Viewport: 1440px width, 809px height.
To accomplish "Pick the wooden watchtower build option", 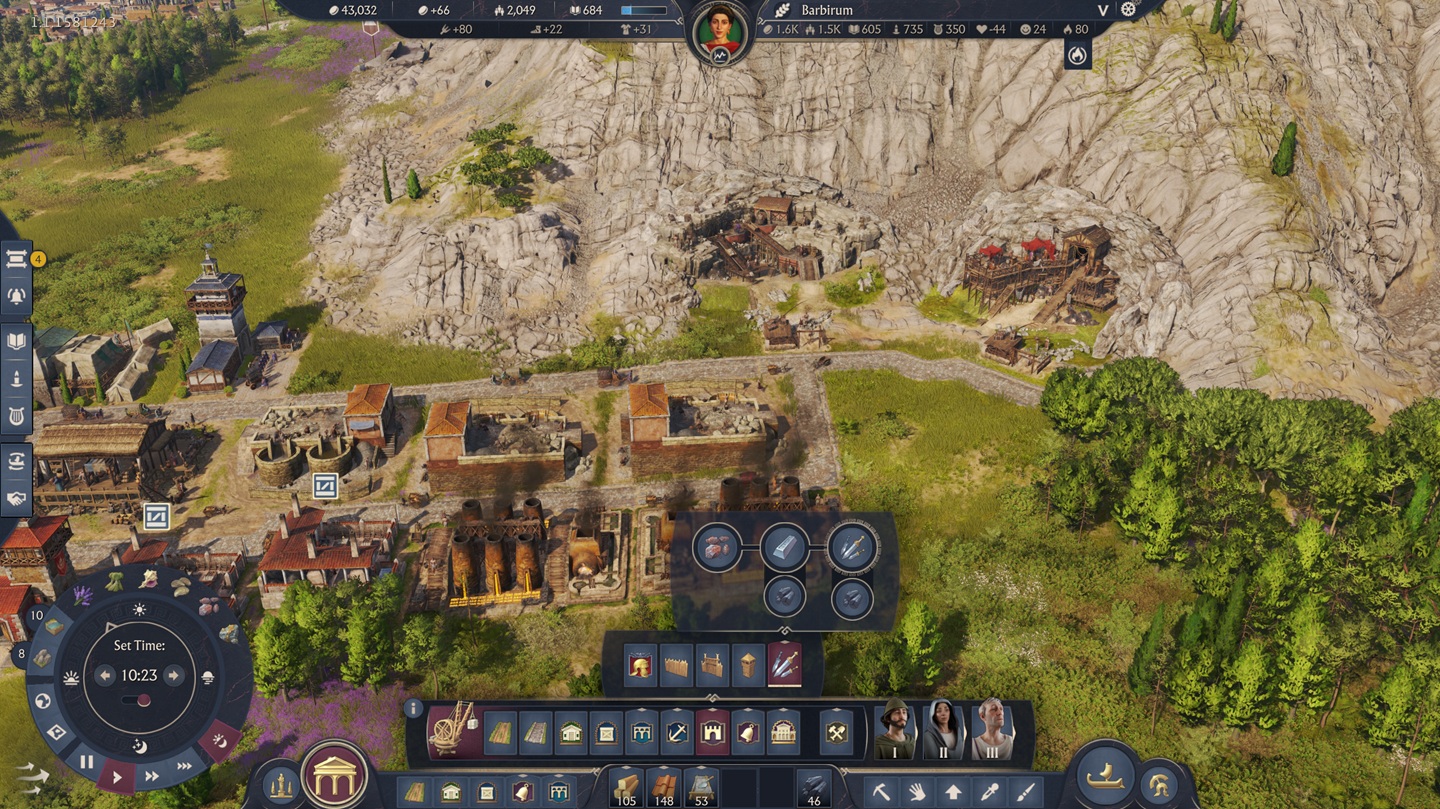I will (x=748, y=665).
